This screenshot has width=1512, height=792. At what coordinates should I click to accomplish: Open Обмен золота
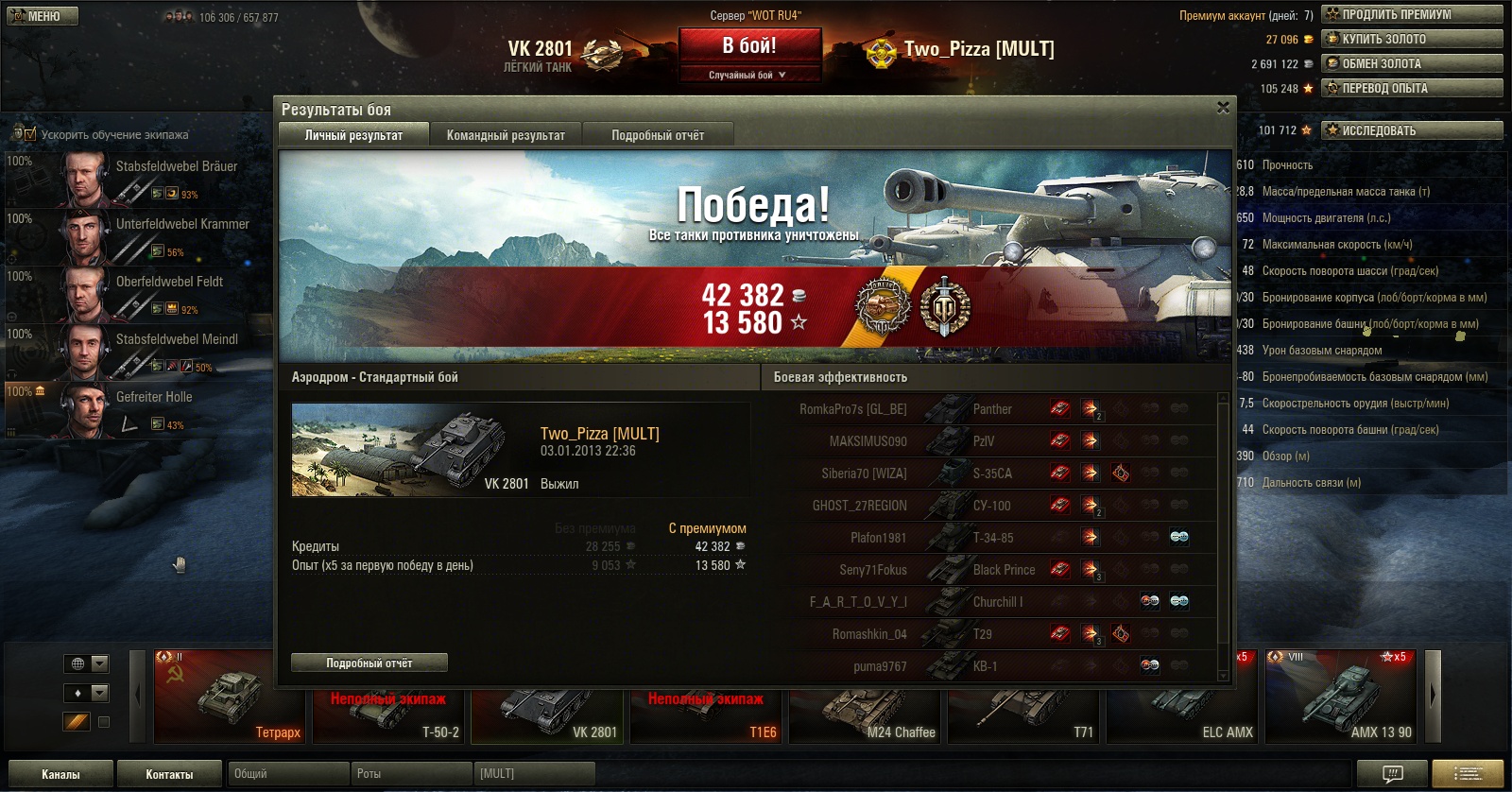point(1412,63)
